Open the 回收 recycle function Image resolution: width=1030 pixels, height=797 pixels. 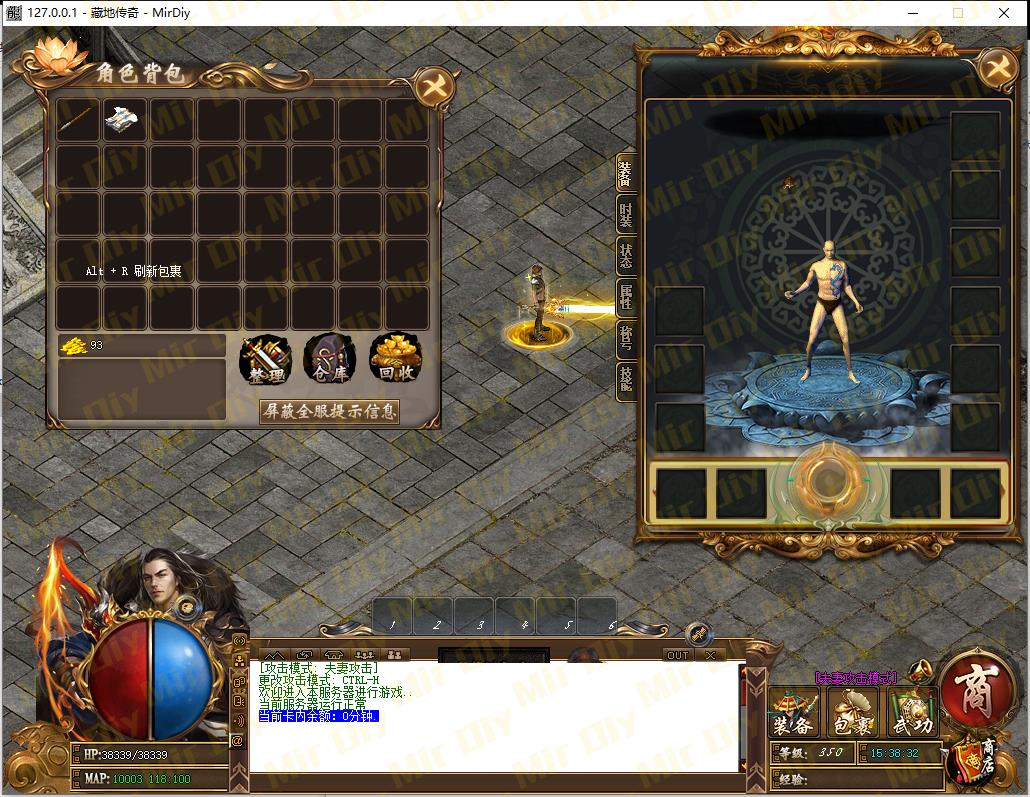click(395, 360)
